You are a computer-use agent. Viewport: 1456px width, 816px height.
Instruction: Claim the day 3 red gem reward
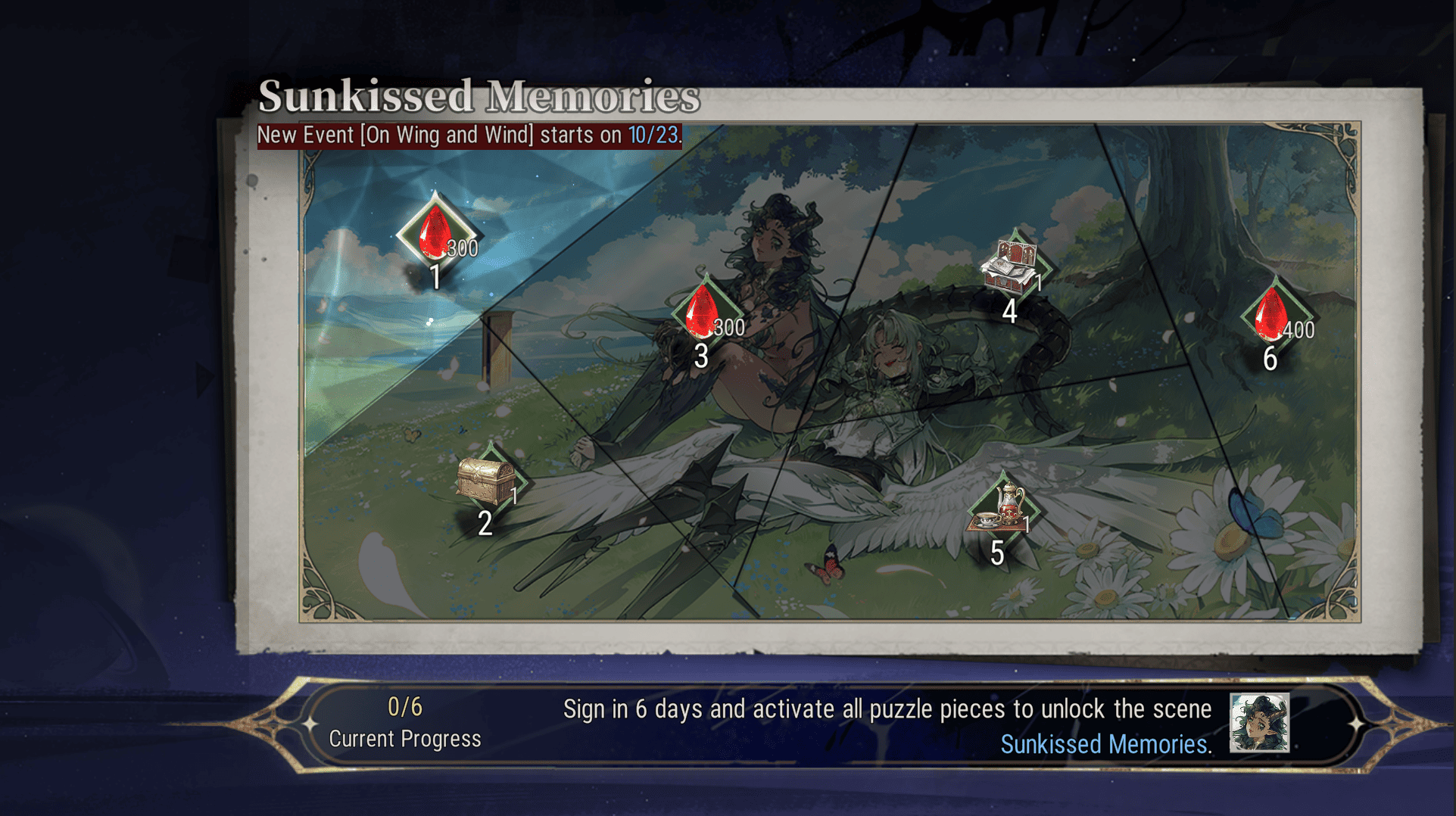(703, 313)
